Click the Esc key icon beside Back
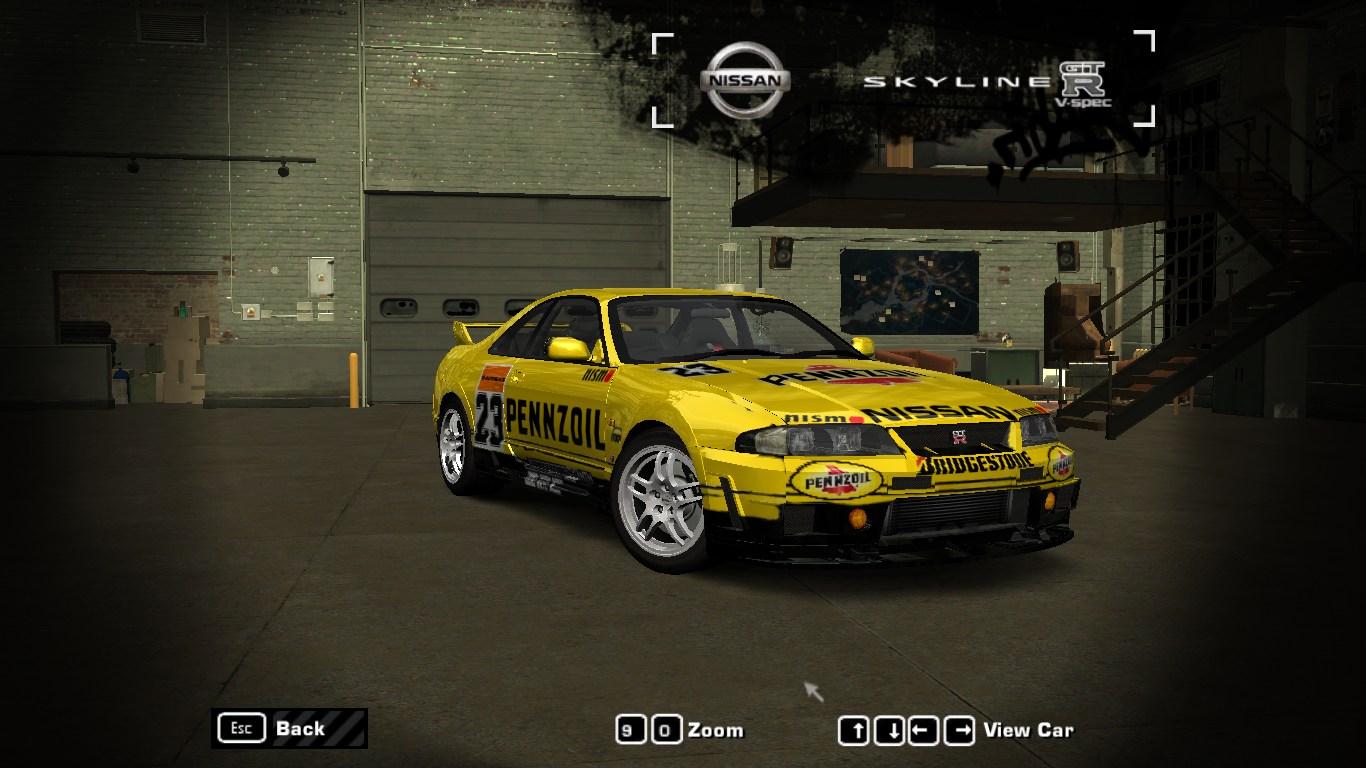1366x768 pixels. pyautogui.click(x=240, y=729)
